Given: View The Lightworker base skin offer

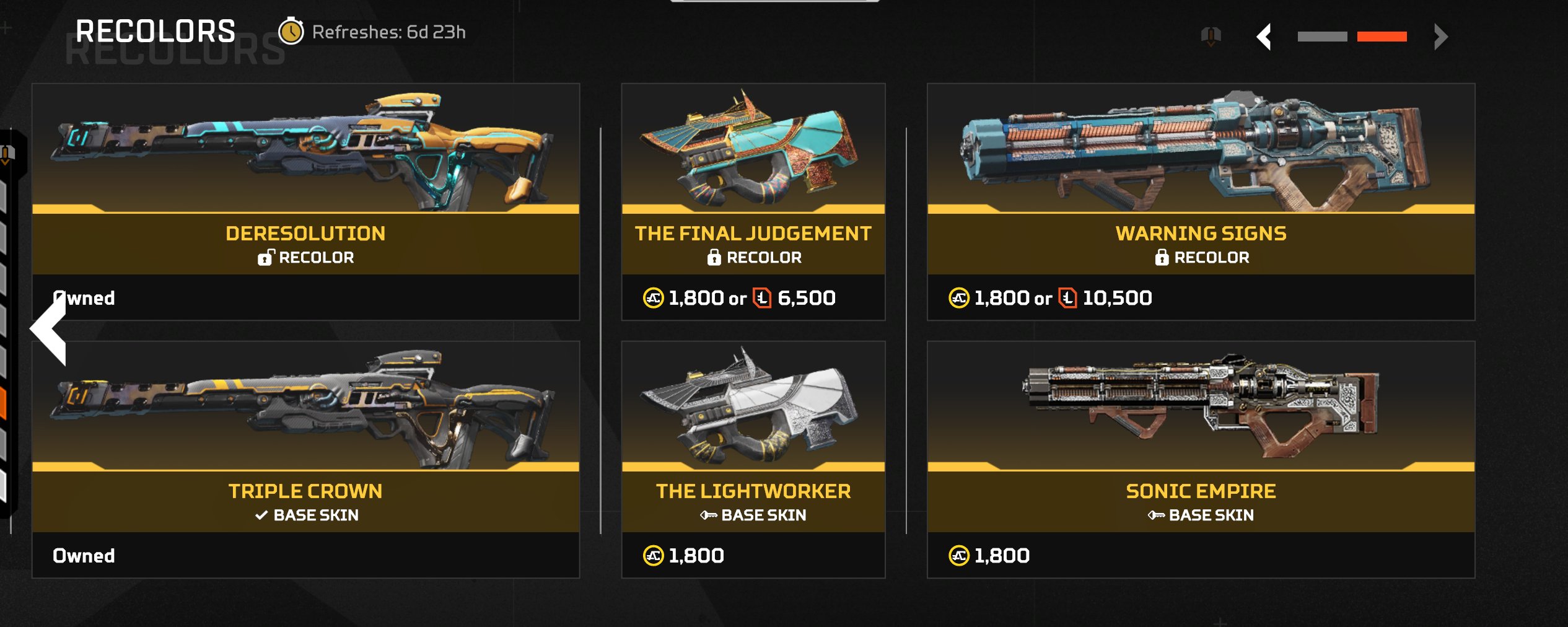Looking at the screenshot, I should (753, 459).
